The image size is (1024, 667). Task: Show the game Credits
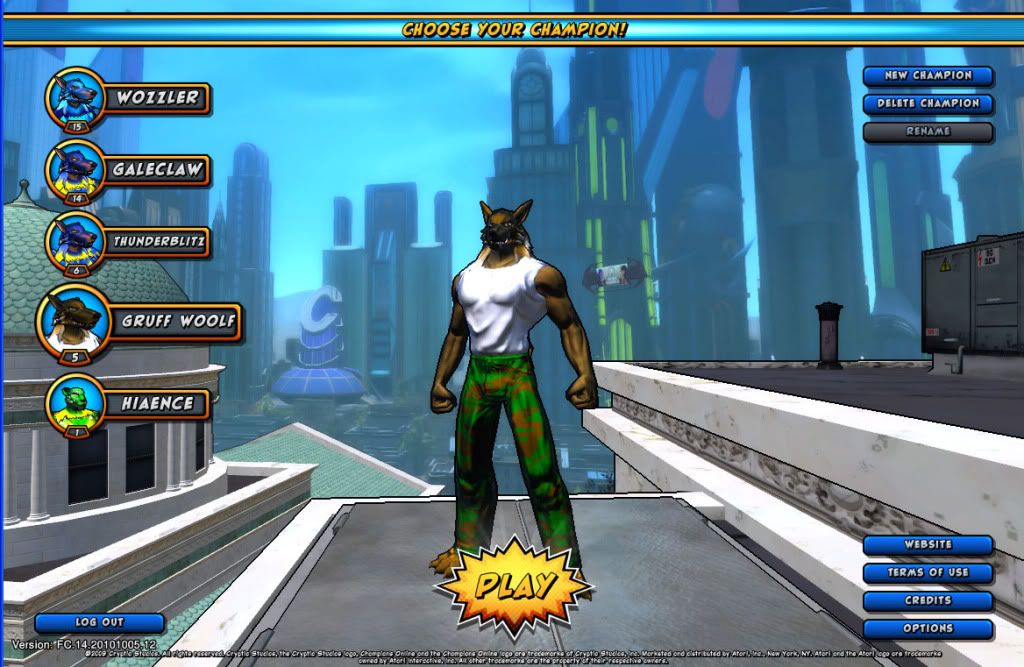pos(928,601)
